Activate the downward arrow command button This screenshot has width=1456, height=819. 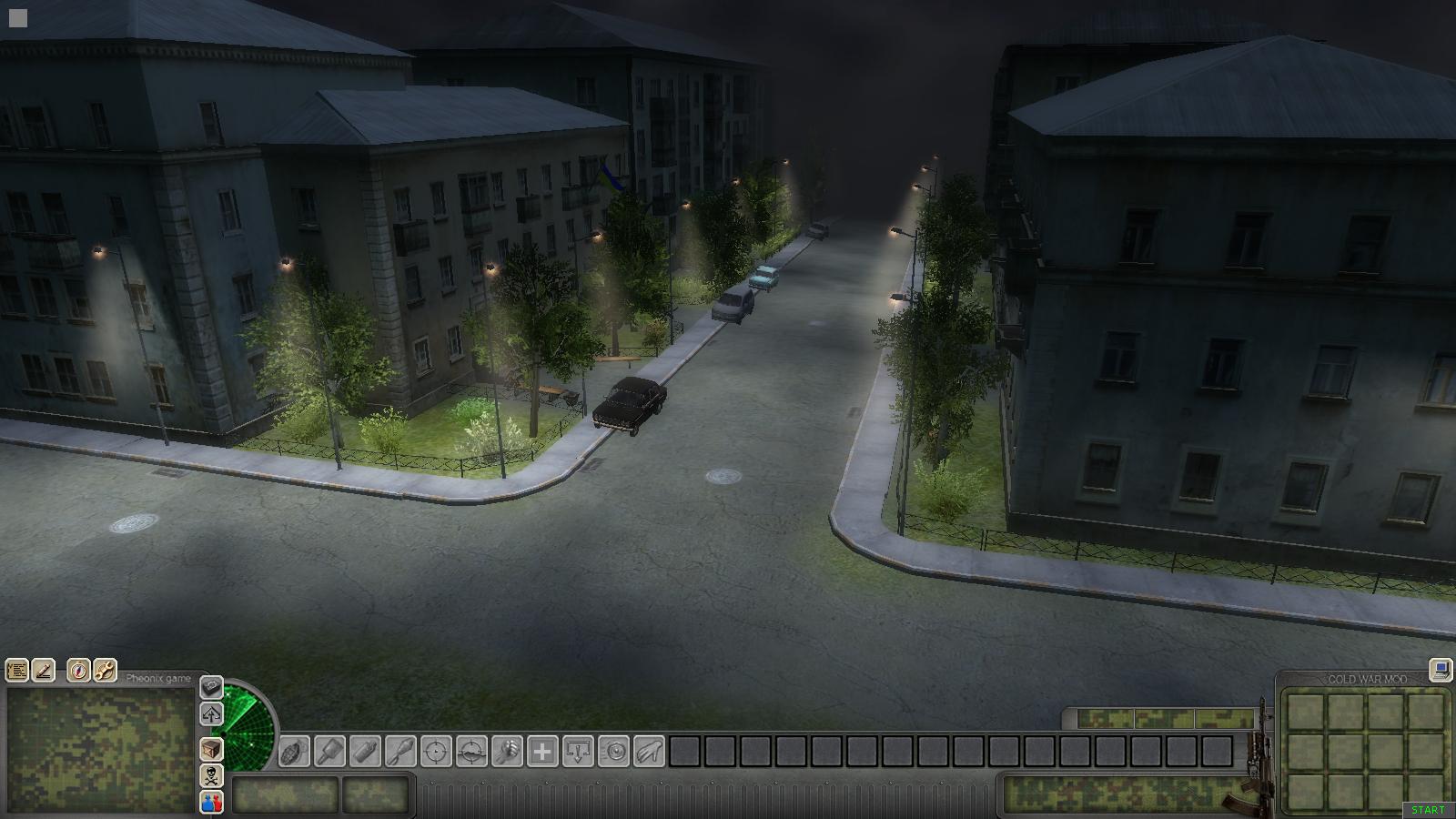click(578, 753)
